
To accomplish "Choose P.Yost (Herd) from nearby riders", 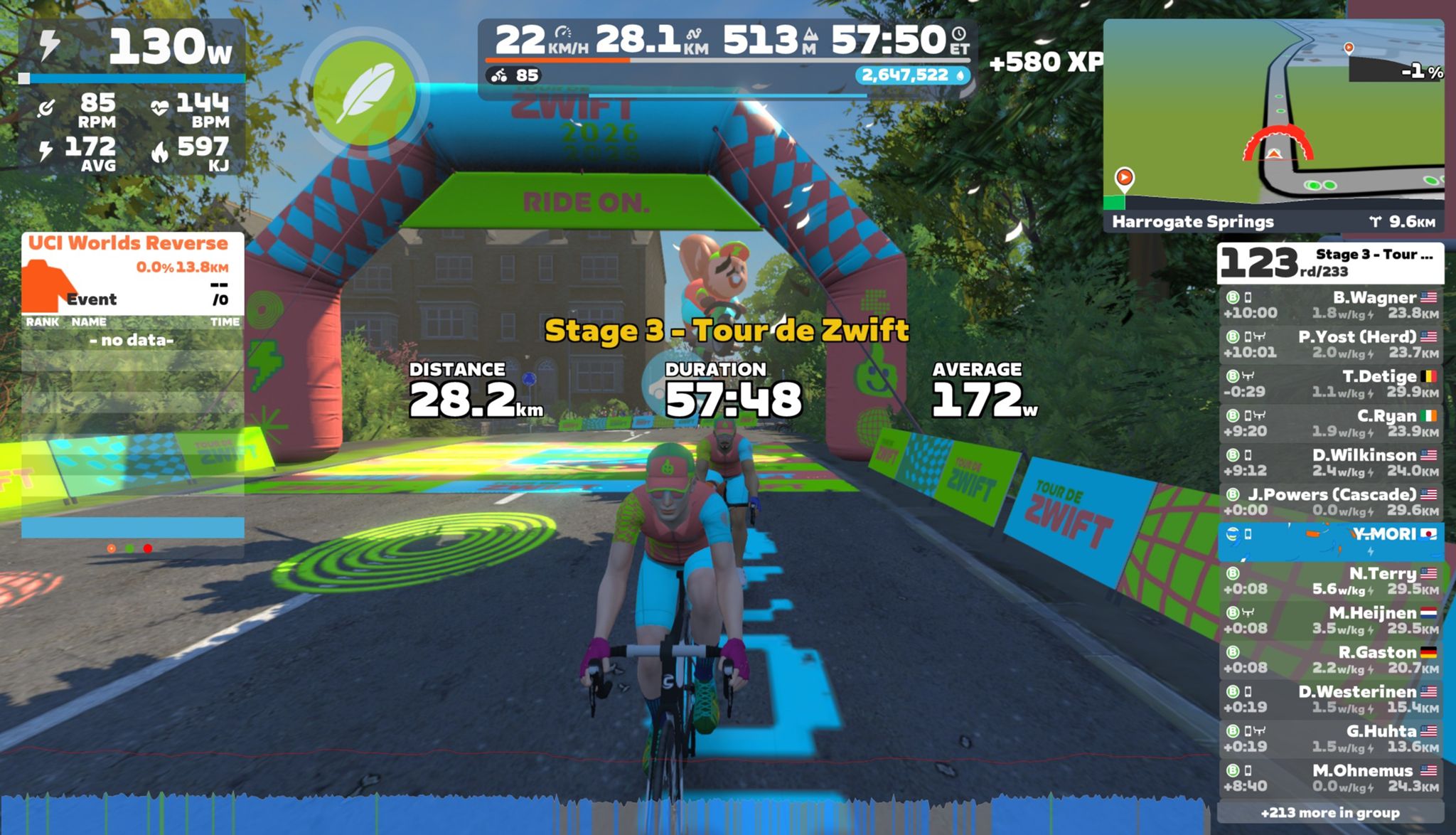I will (x=1330, y=344).
